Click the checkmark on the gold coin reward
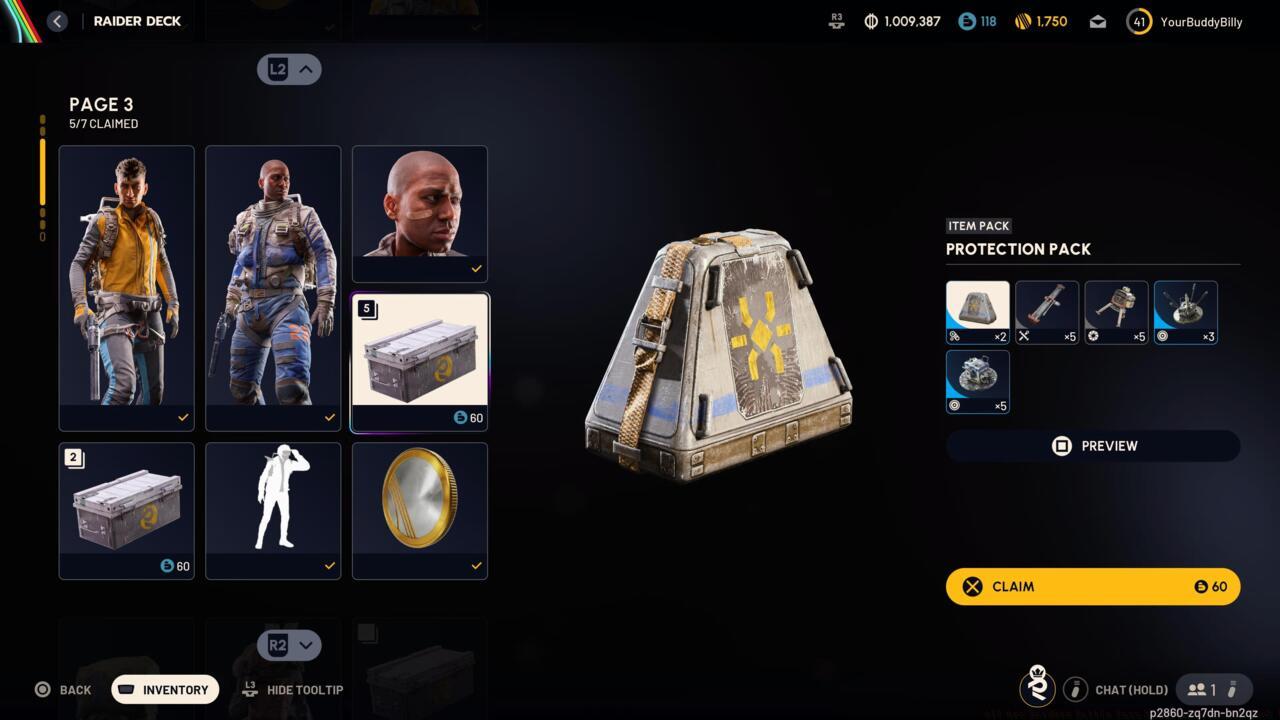 (477, 565)
